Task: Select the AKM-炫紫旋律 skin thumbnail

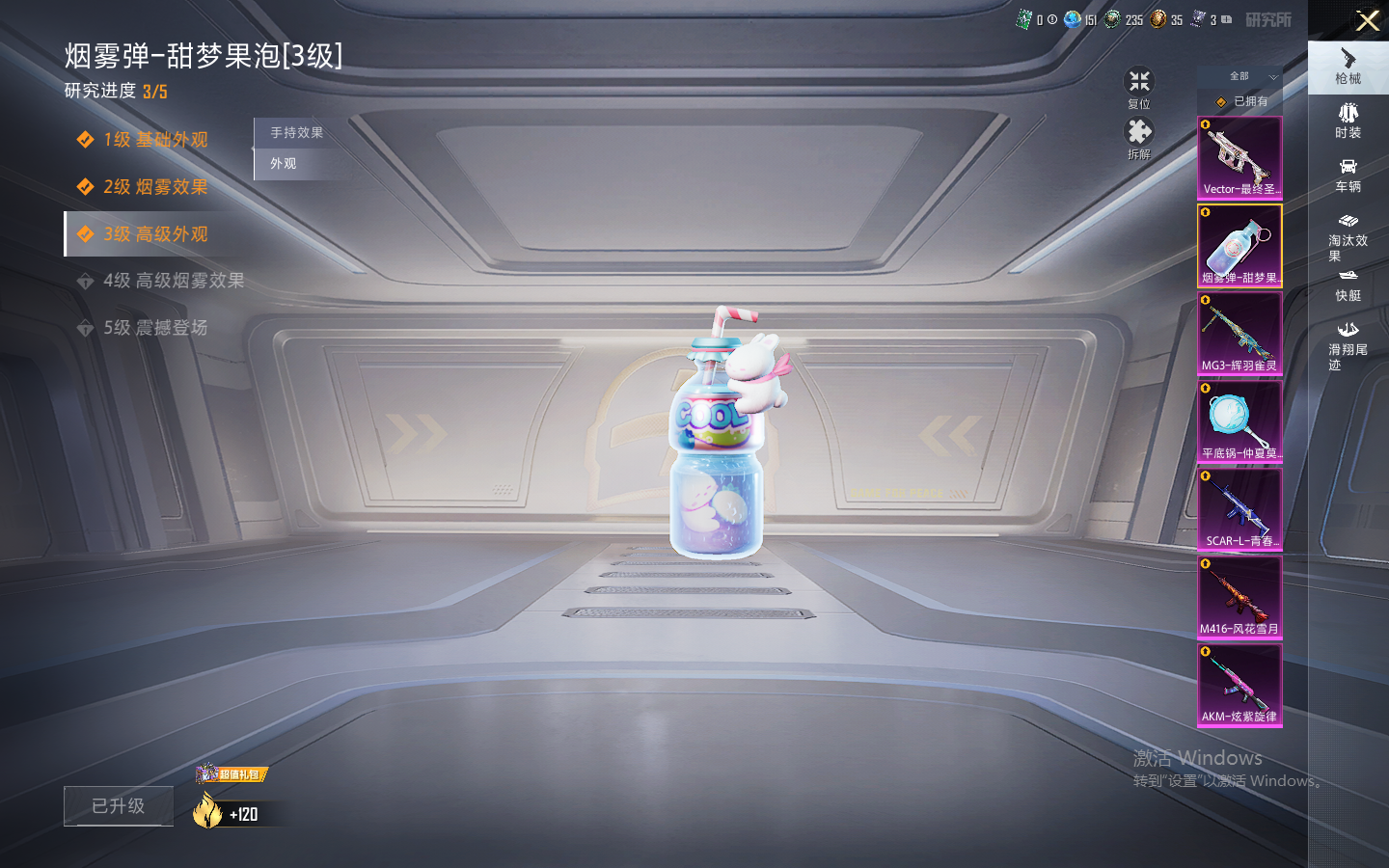Action: pos(1239,685)
